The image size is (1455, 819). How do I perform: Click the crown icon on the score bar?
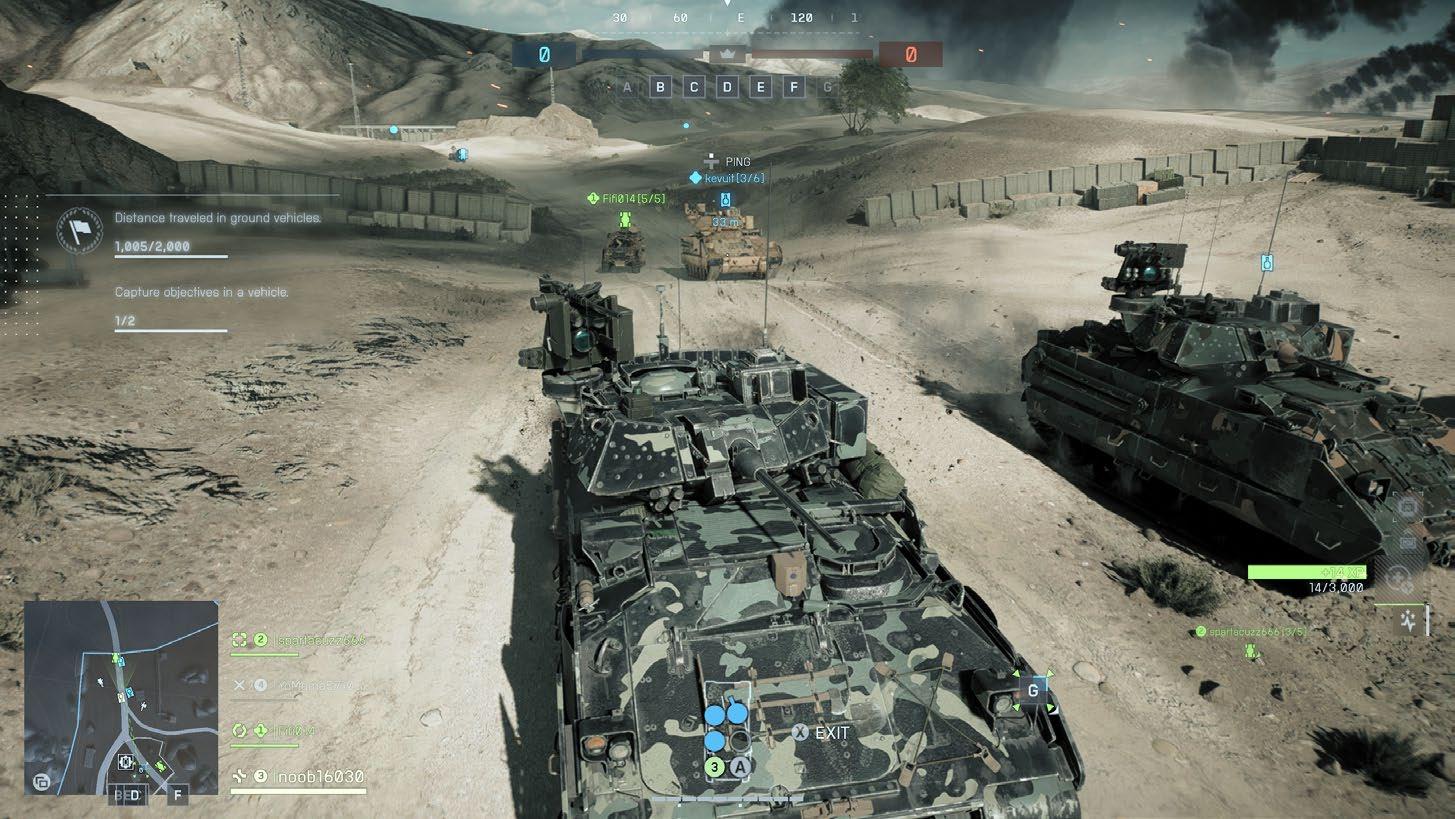tap(727, 55)
